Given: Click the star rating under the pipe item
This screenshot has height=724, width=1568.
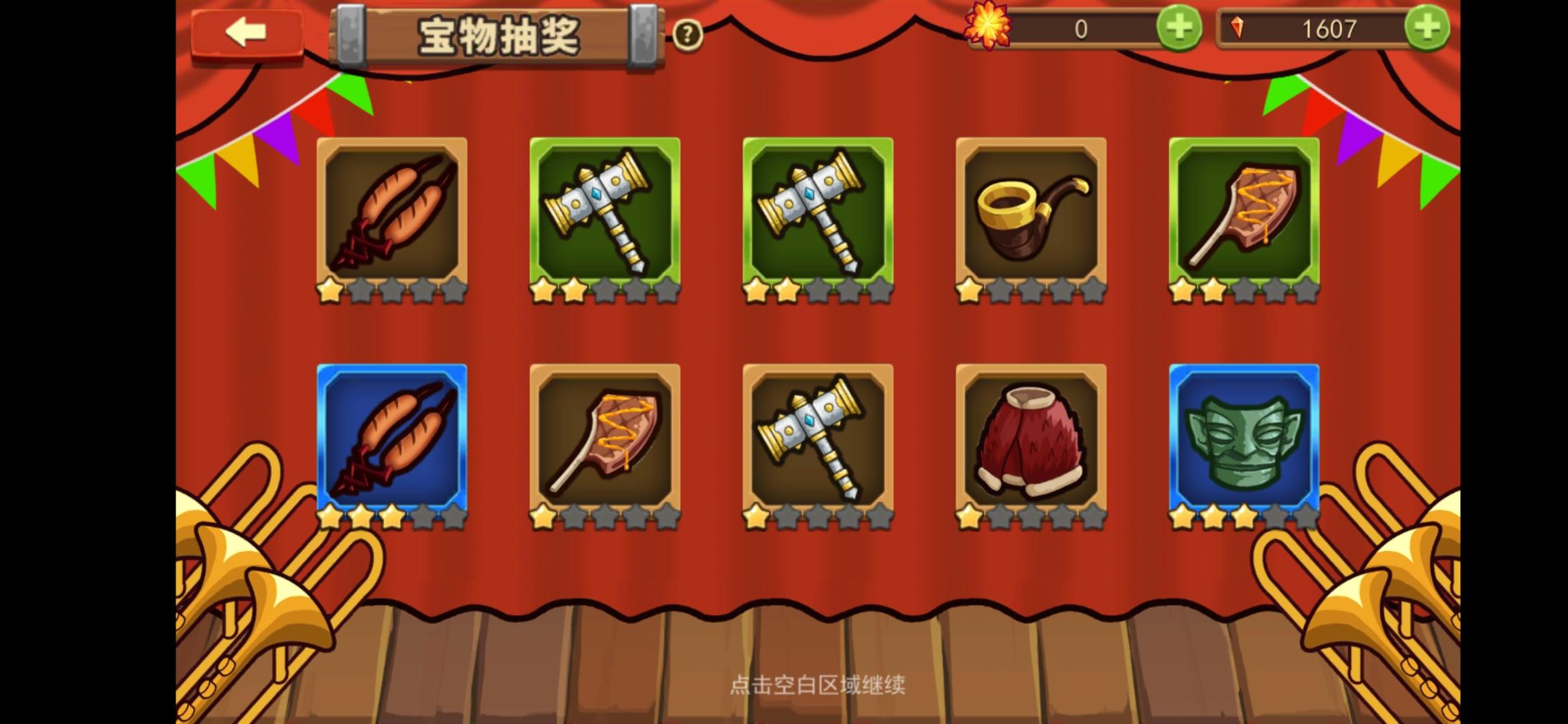Looking at the screenshot, I should pos(1032,290).
